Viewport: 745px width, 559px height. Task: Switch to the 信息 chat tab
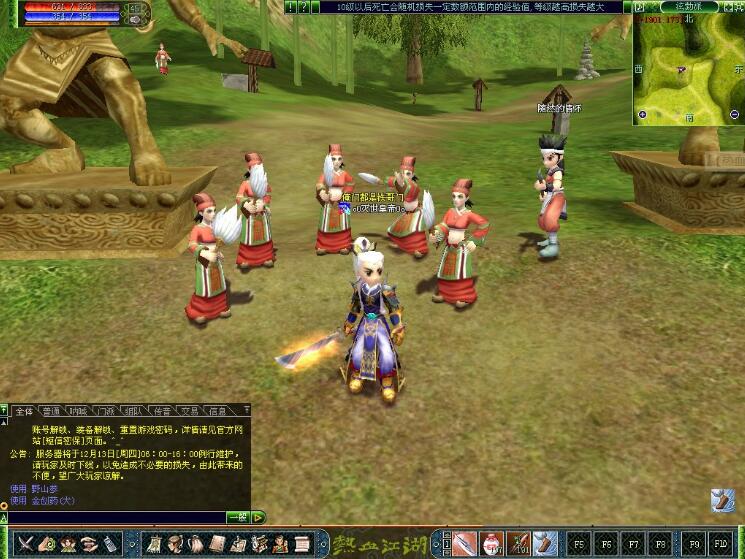coord(217,410)
